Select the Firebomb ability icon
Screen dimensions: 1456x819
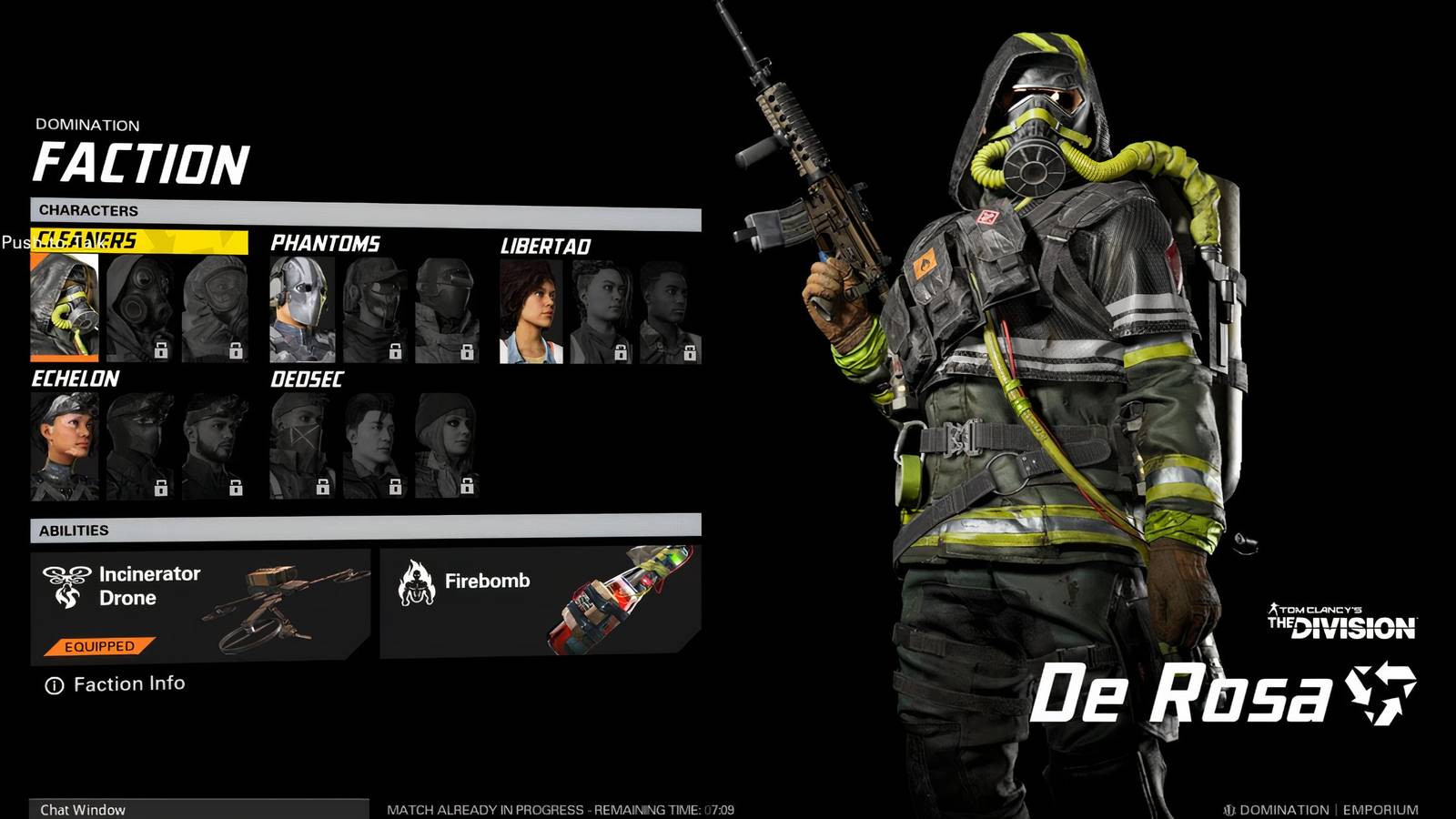[x=418, y=580]
